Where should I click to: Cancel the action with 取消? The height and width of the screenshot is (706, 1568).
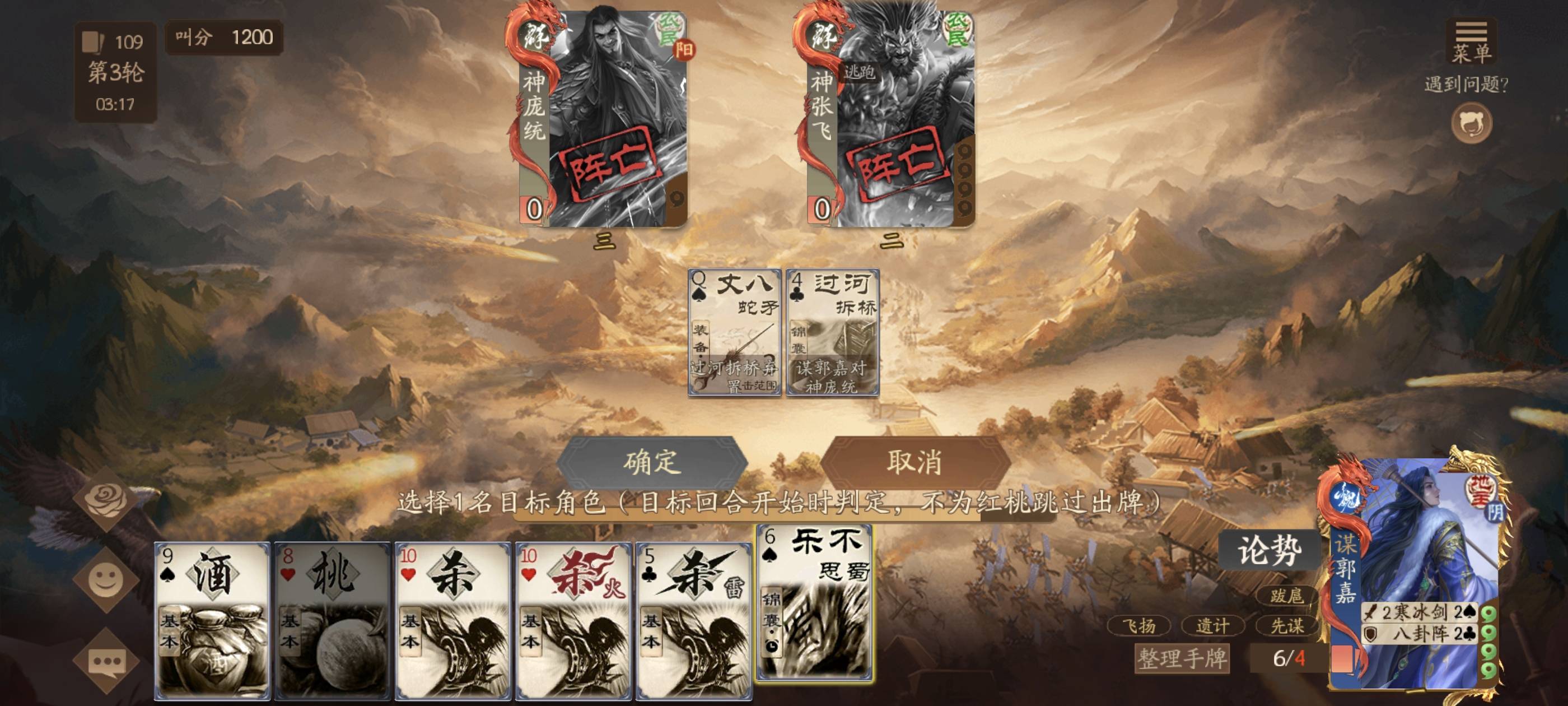[x=914, y=462]
